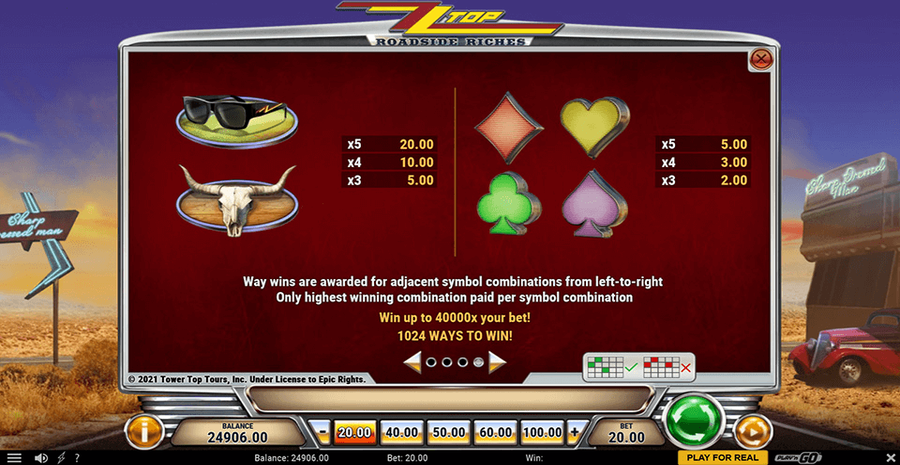Select the 20.00 bet value
The image size is (900, 465).
tap(354, 432)
